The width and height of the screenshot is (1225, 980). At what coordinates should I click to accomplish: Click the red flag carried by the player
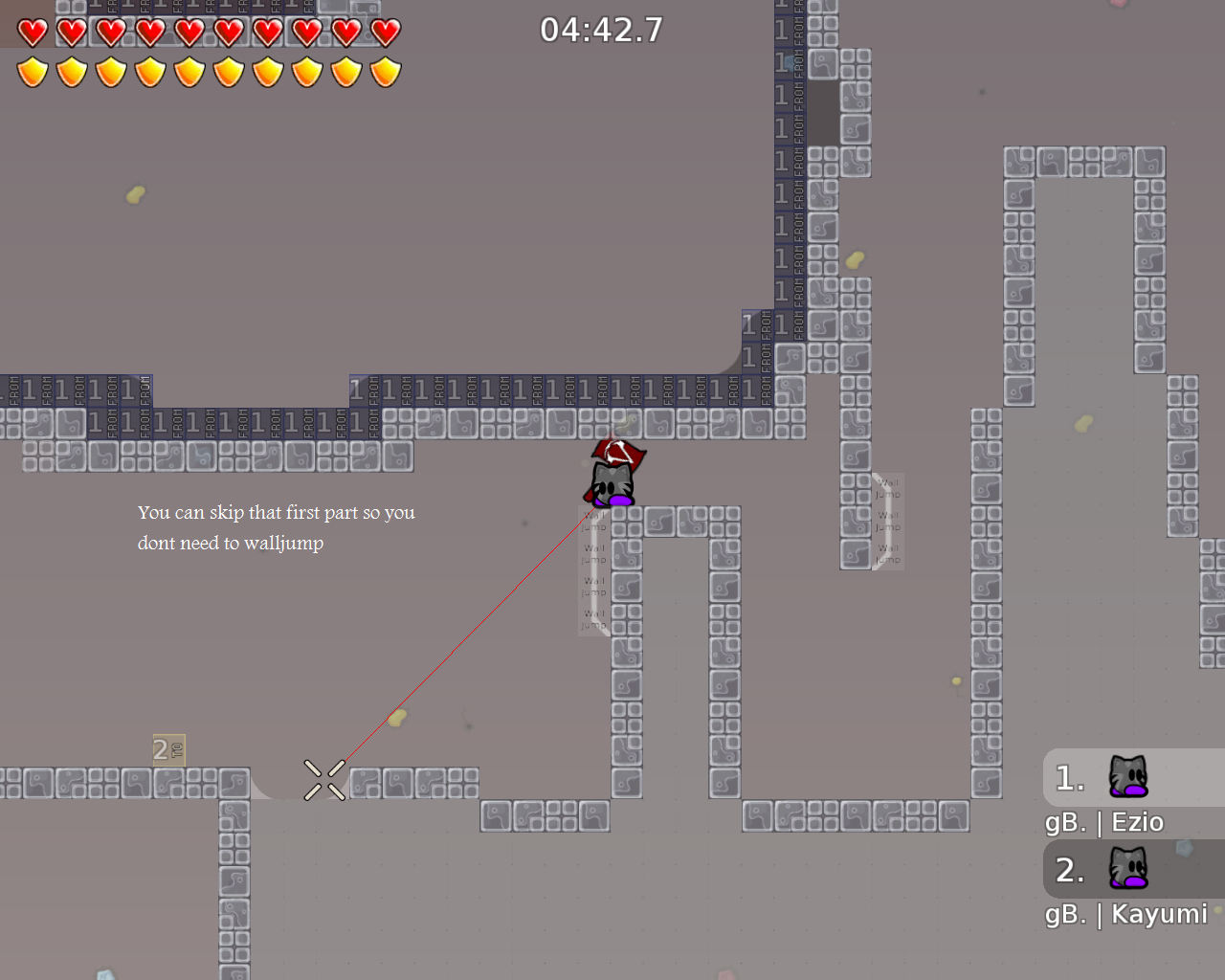(616, 452)
